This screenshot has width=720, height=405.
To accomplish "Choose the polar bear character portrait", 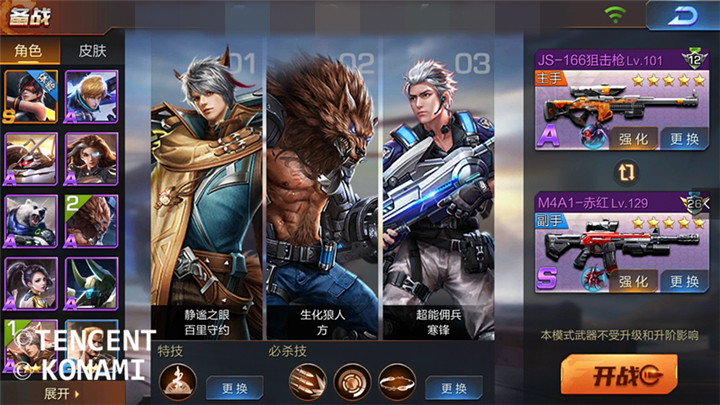I will coord(30,219).
